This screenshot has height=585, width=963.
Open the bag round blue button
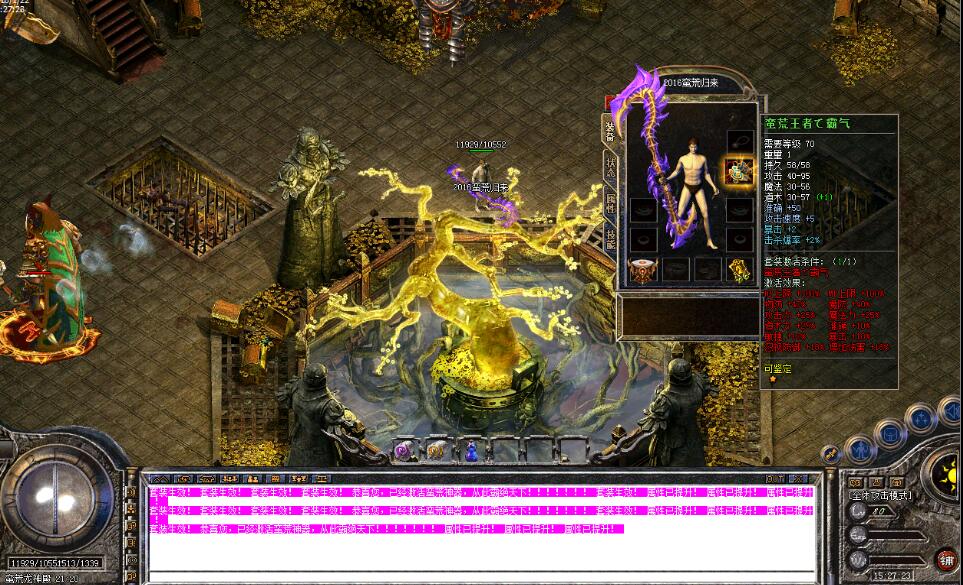(889, 434)
